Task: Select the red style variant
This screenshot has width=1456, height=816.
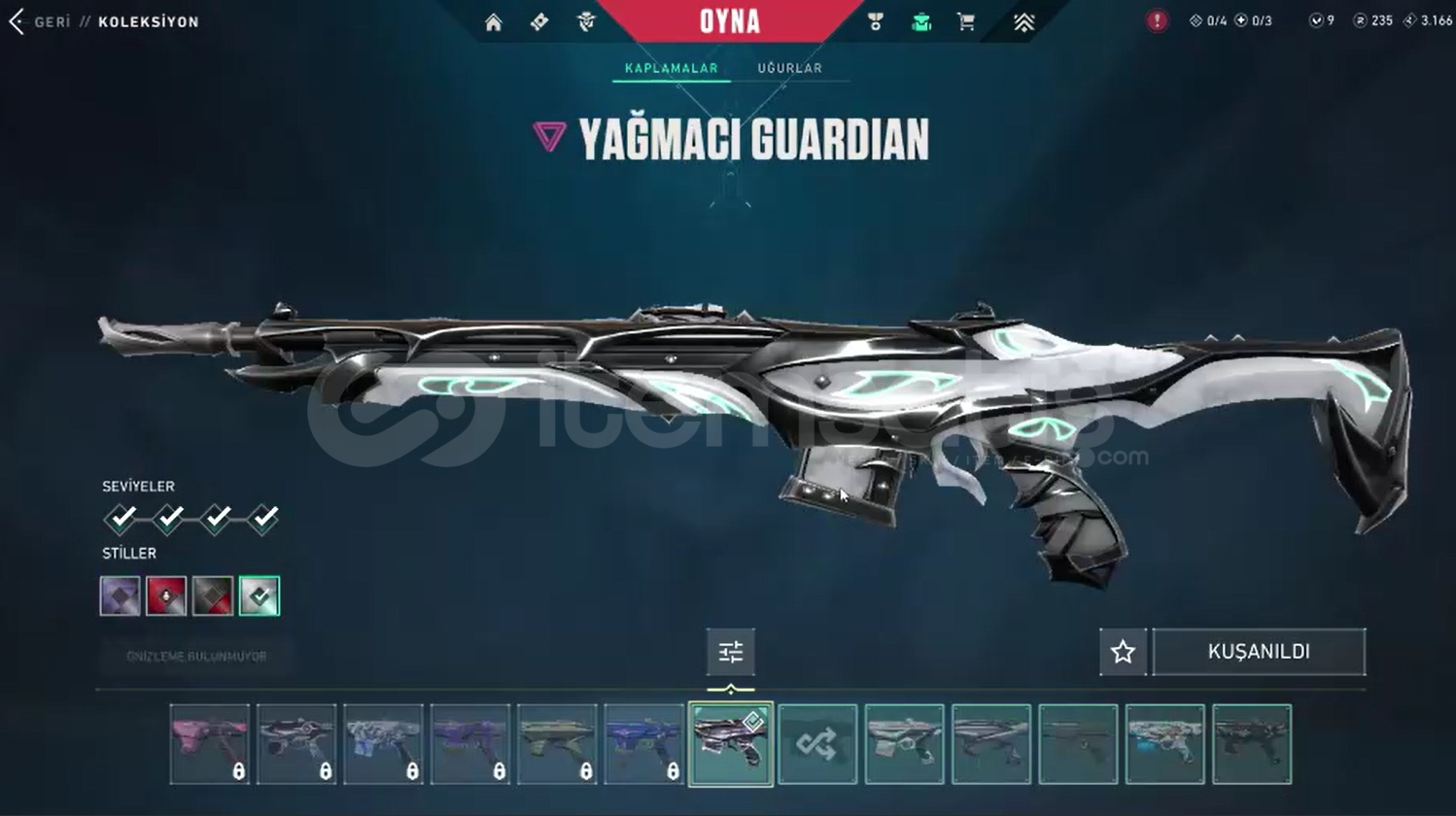Action: [166, 595]
